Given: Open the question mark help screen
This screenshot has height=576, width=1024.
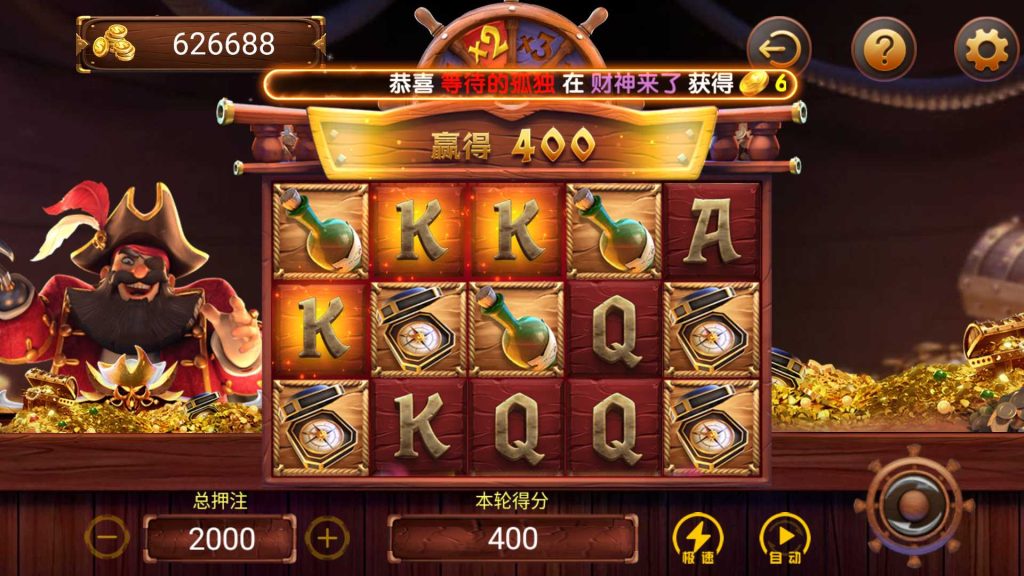Looking at the screenshot, I should [884, 48].
